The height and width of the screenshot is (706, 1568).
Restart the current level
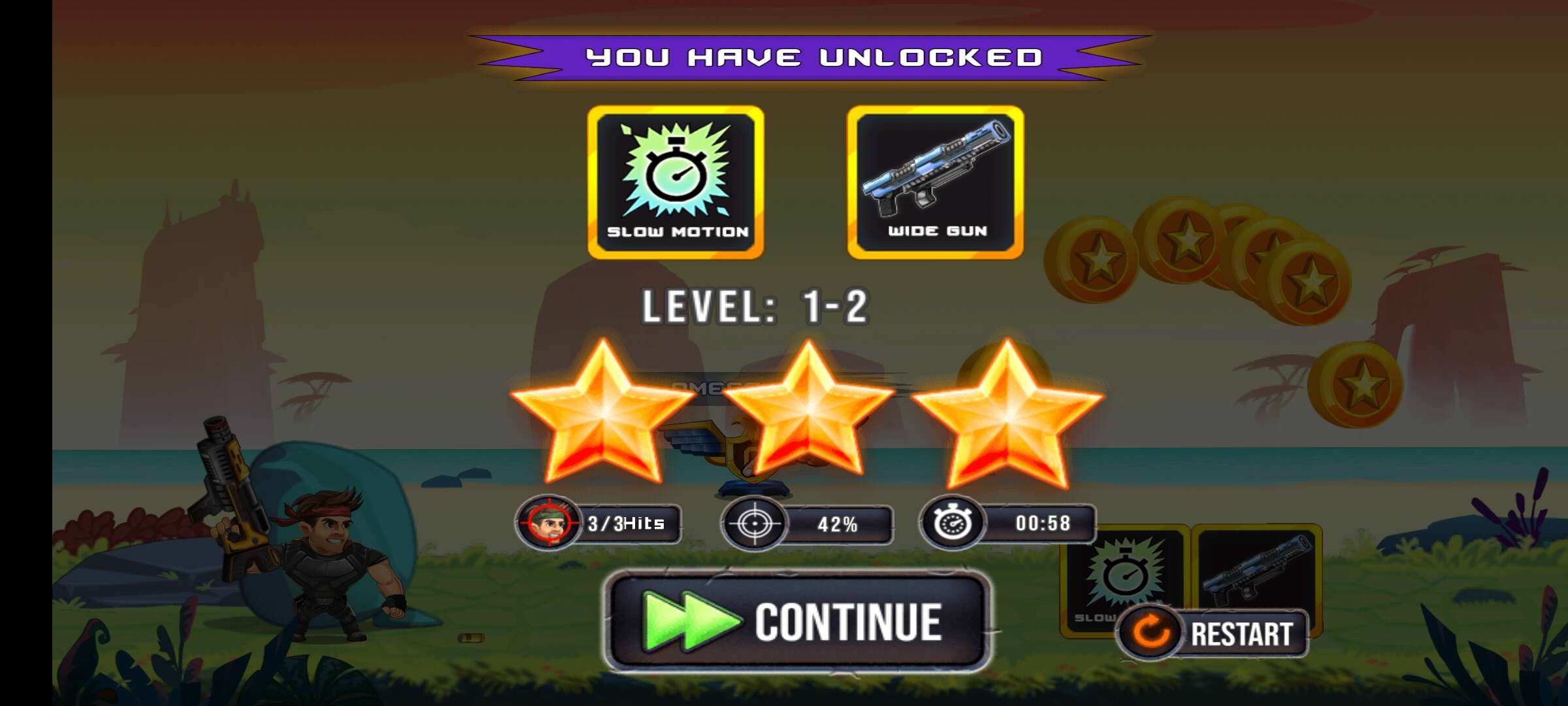[1214, 633]
